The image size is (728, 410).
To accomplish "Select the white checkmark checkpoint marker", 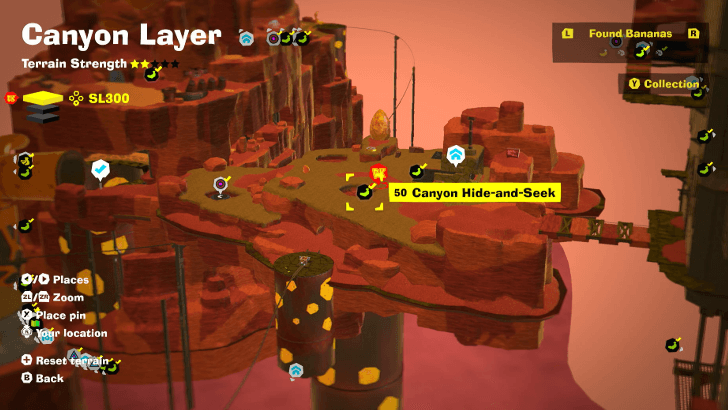I will (100, 170).
